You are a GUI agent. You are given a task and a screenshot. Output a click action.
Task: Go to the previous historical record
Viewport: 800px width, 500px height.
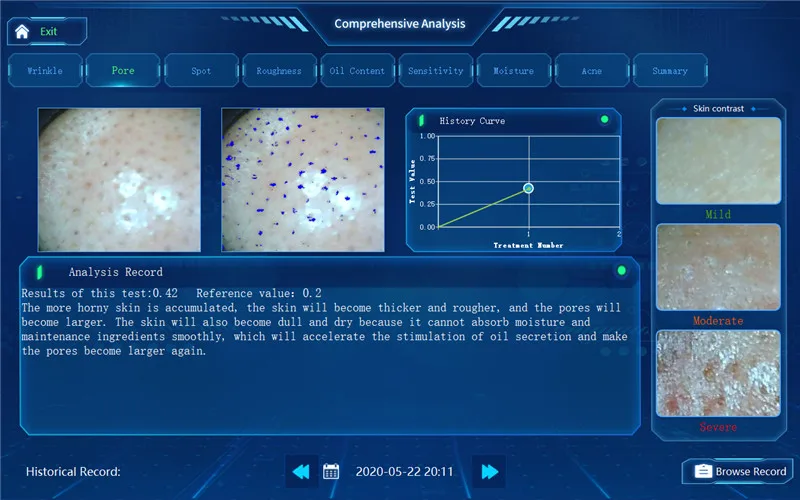pos(301,471)
